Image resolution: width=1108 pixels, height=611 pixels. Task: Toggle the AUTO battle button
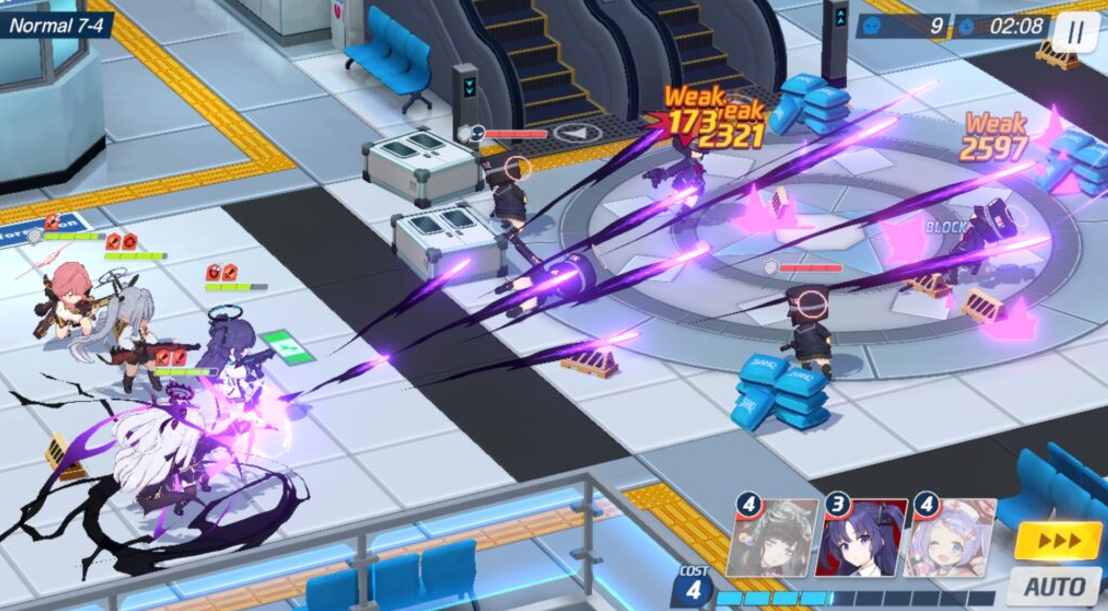pos(1054,584)
